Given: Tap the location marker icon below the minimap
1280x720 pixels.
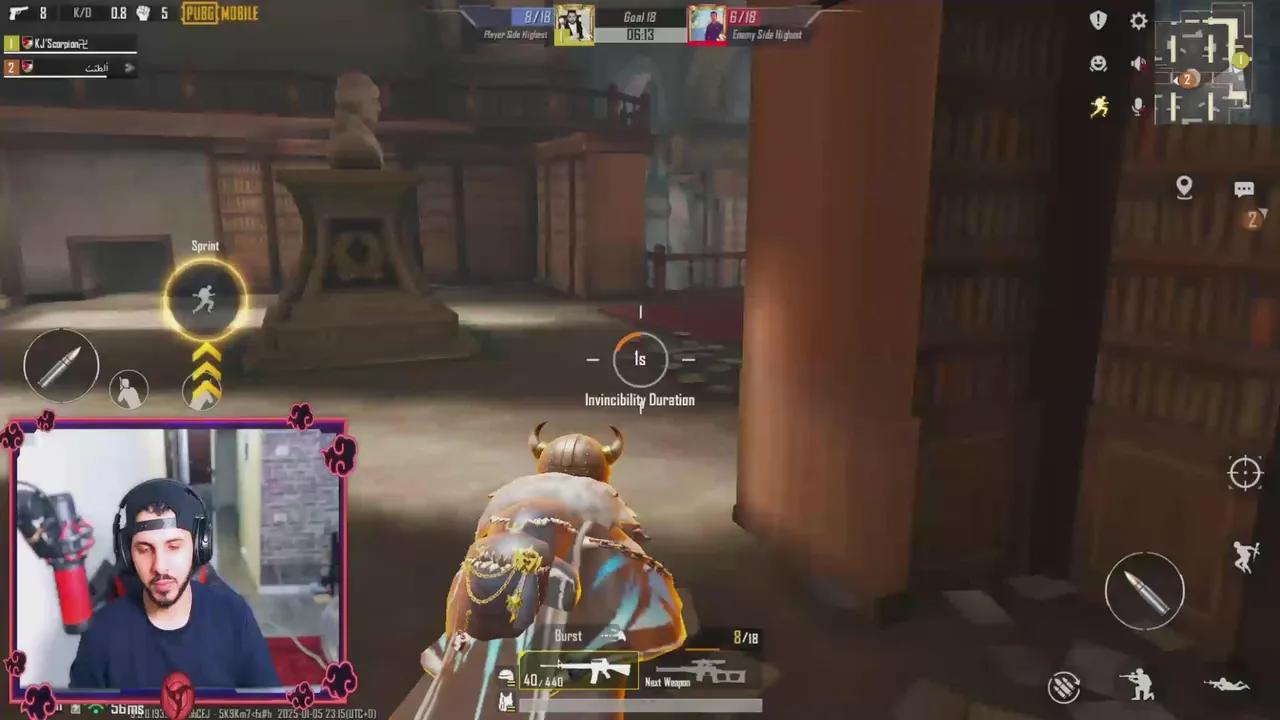Looking at the screenshot, I should 1184,186.
